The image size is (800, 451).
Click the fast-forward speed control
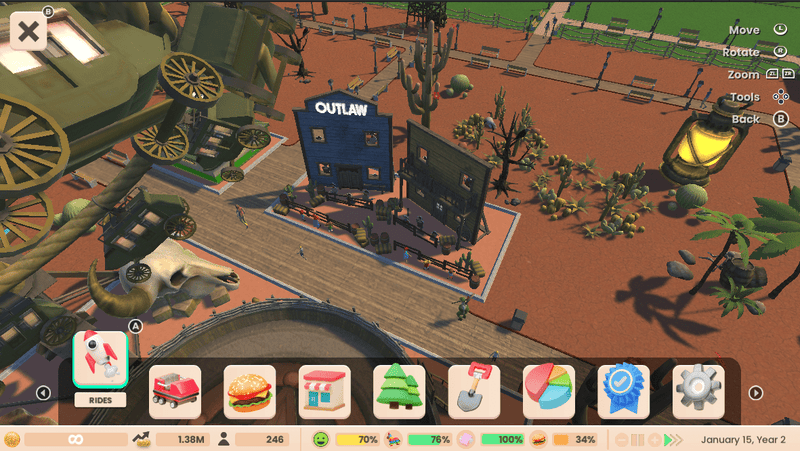[x=680, y=440]
